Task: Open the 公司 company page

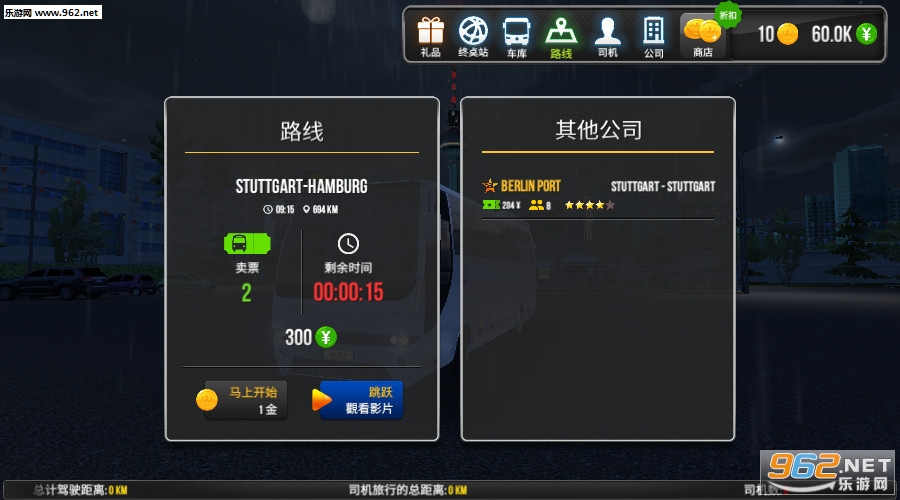Action: [653, 36]
